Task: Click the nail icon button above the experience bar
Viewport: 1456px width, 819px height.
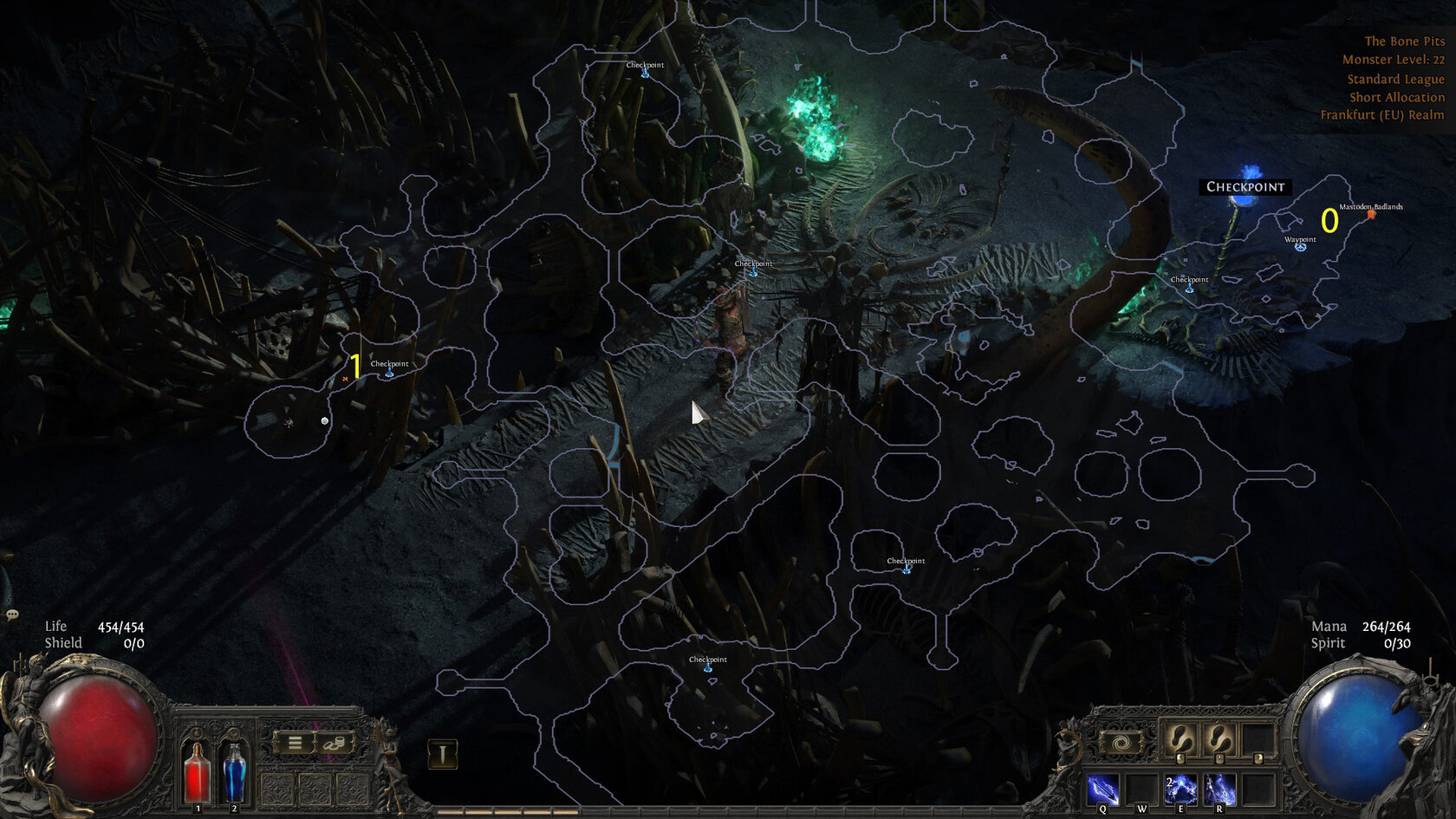Action: click(x=442, y=754)
